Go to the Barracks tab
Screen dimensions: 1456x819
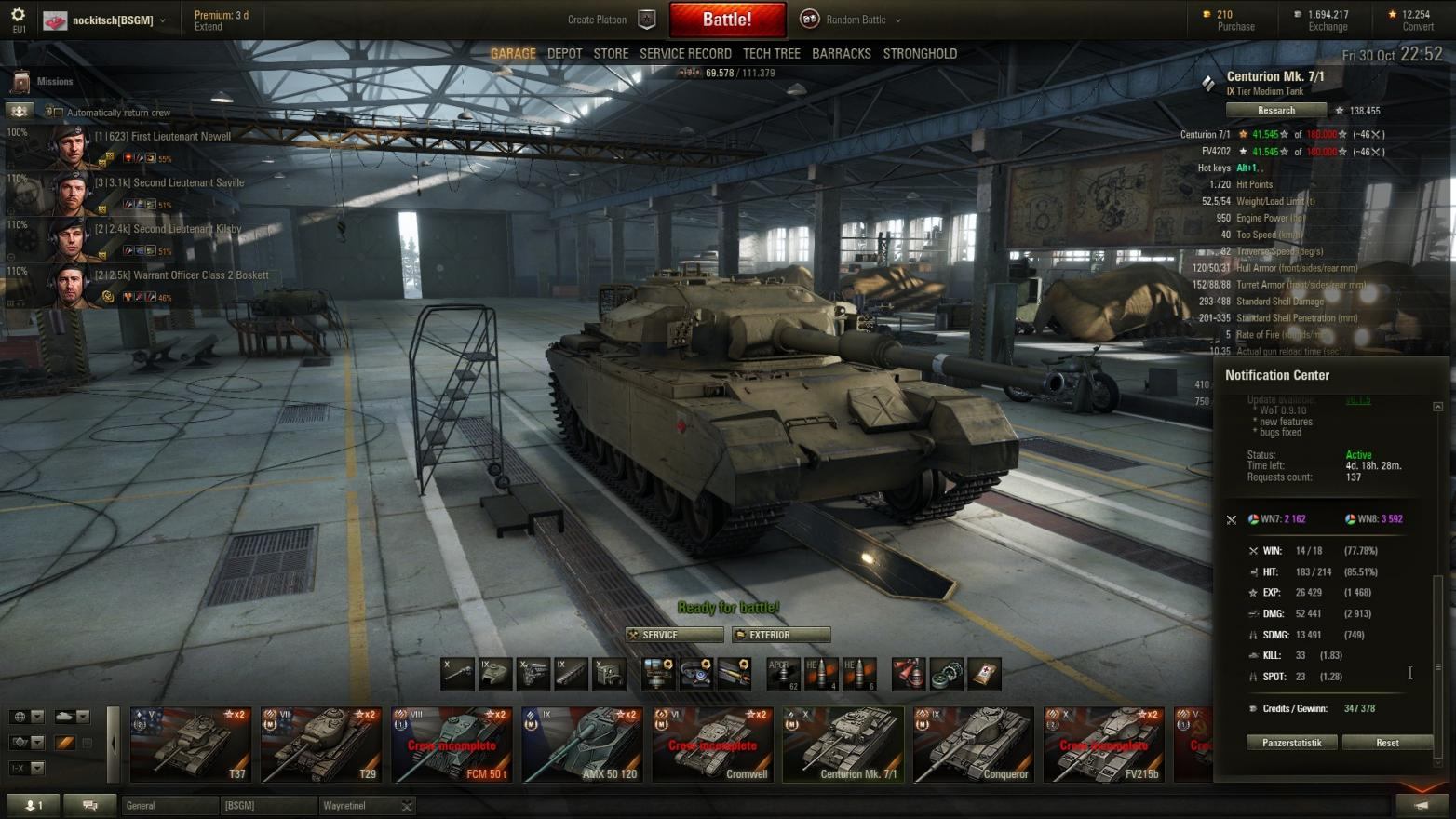click(x=841, y=54)
